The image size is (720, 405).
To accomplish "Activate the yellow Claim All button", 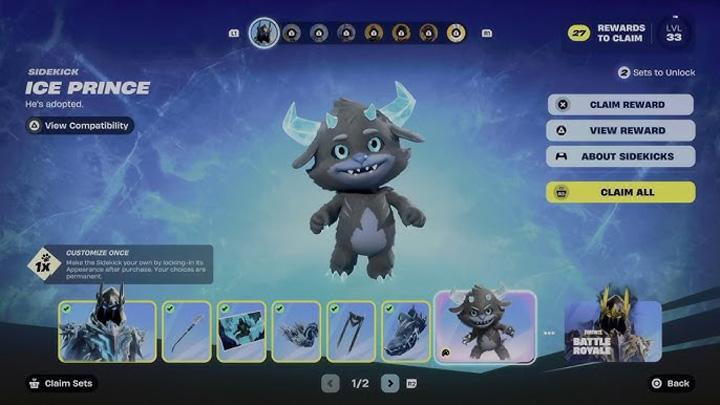I will tap(620, 192).
